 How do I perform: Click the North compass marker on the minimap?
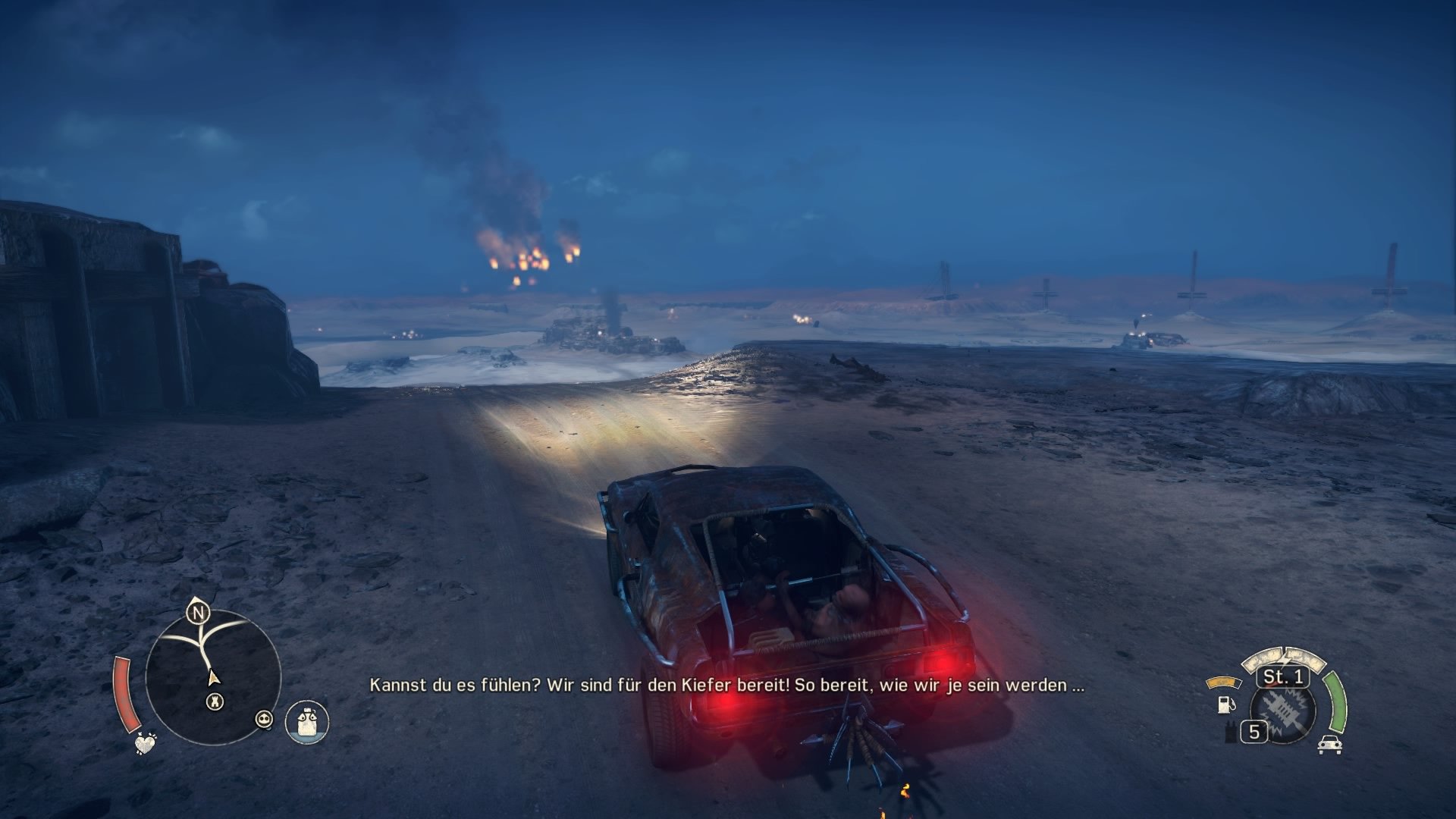click(199, 613)
